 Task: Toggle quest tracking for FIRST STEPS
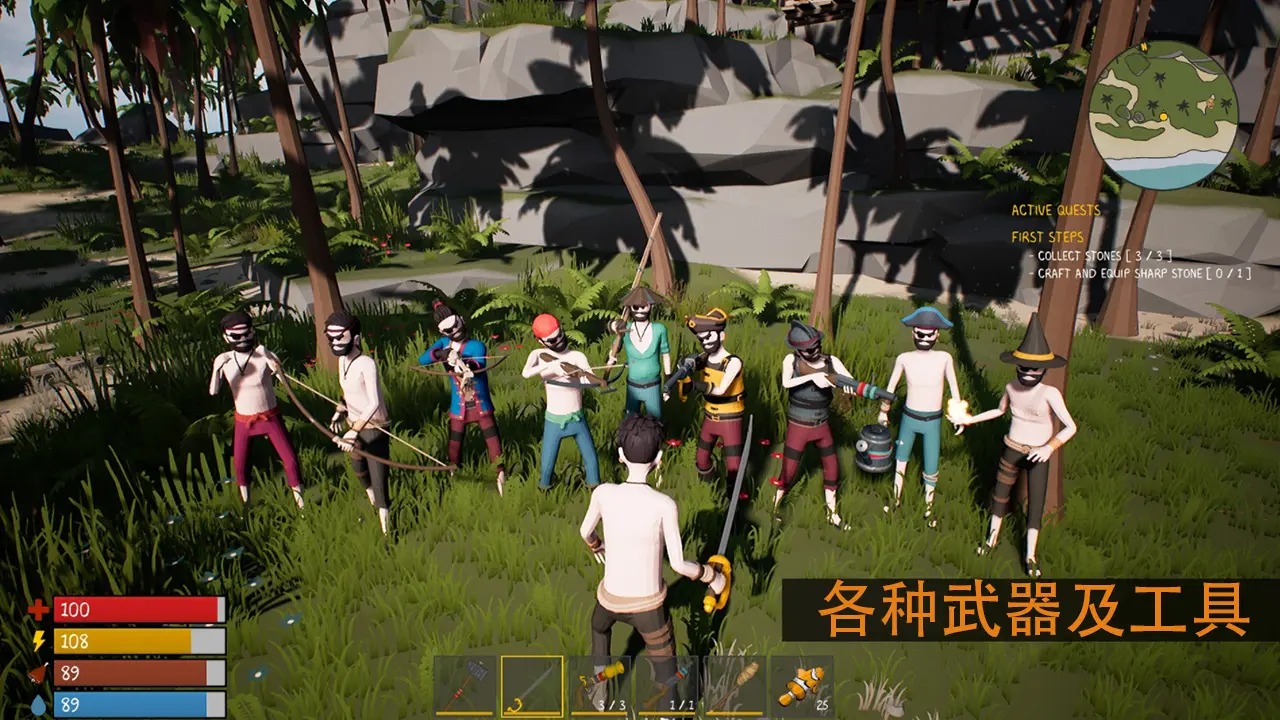(1048, 239)
